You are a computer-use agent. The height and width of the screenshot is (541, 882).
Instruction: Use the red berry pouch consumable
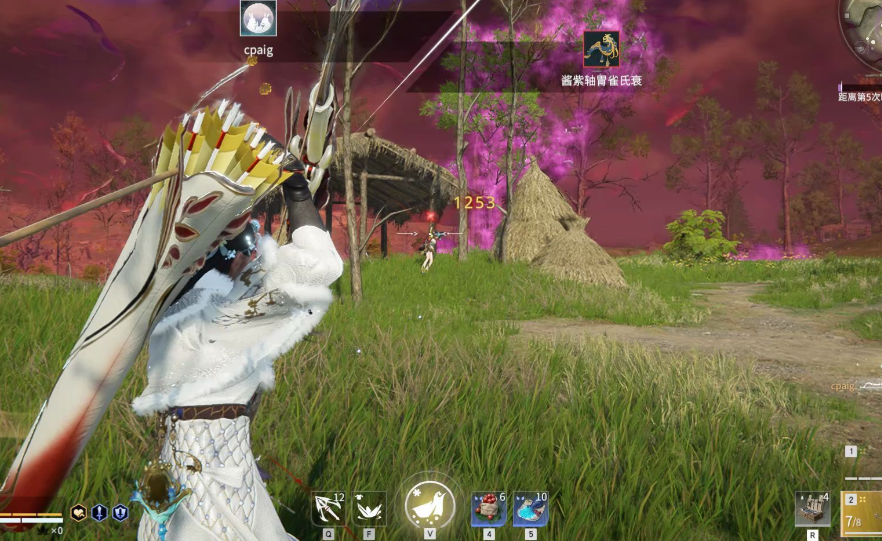488,508
